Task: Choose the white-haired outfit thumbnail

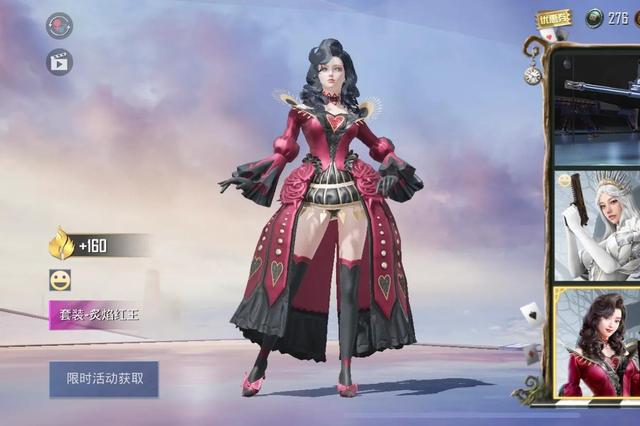Action: pyautogui.click(x=597, y=226)
